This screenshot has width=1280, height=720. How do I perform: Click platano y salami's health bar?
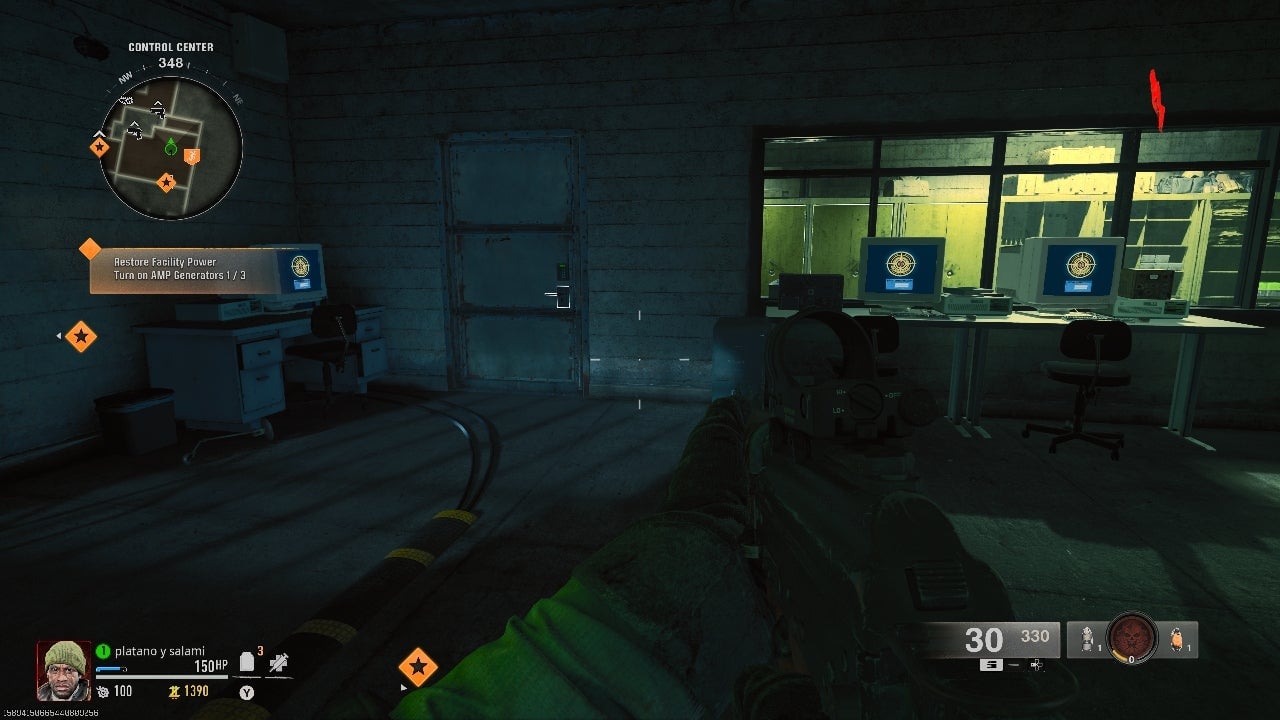[161, 676]
